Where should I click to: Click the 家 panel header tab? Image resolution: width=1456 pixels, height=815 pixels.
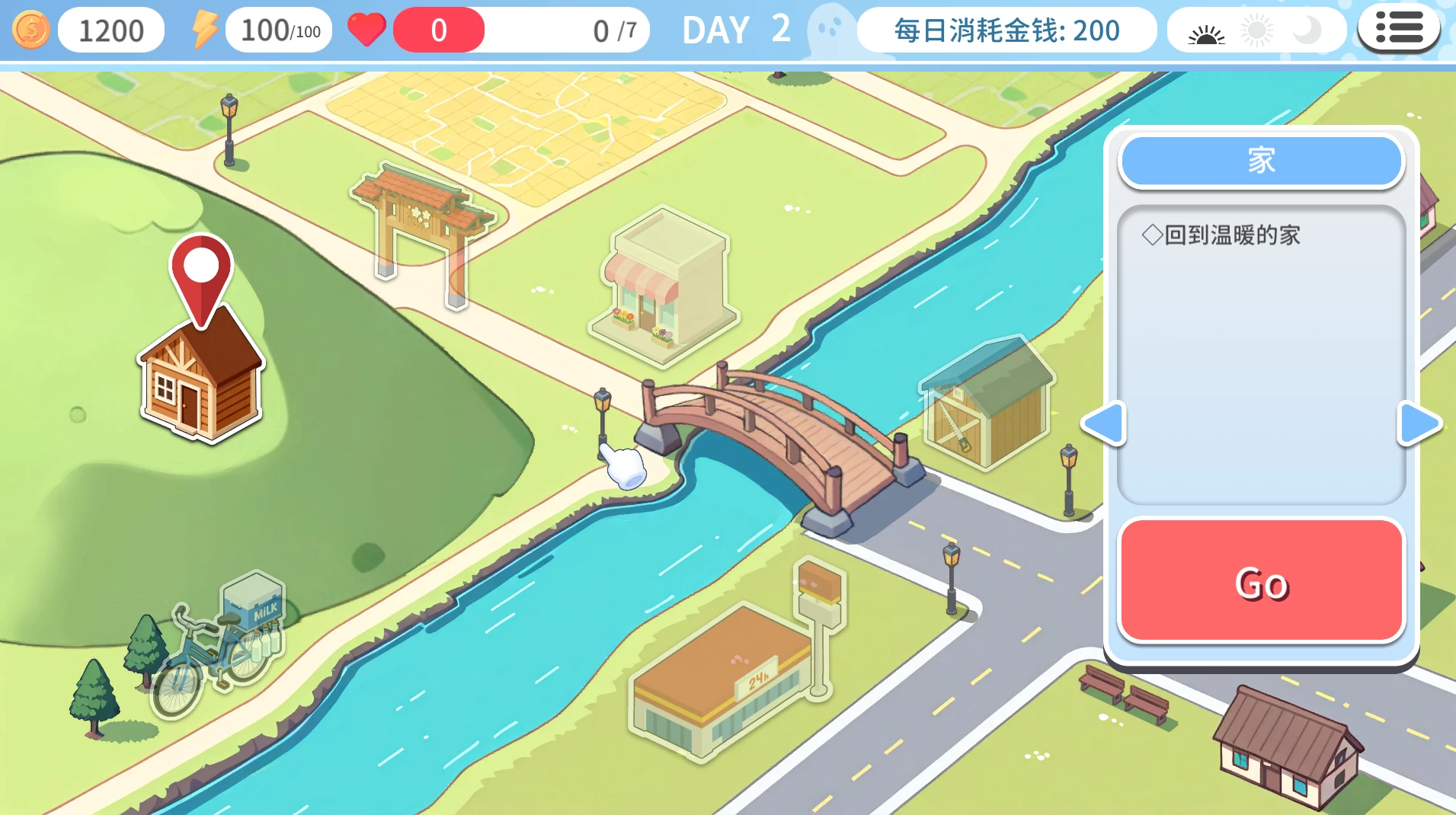click(x=1262, y=161)
